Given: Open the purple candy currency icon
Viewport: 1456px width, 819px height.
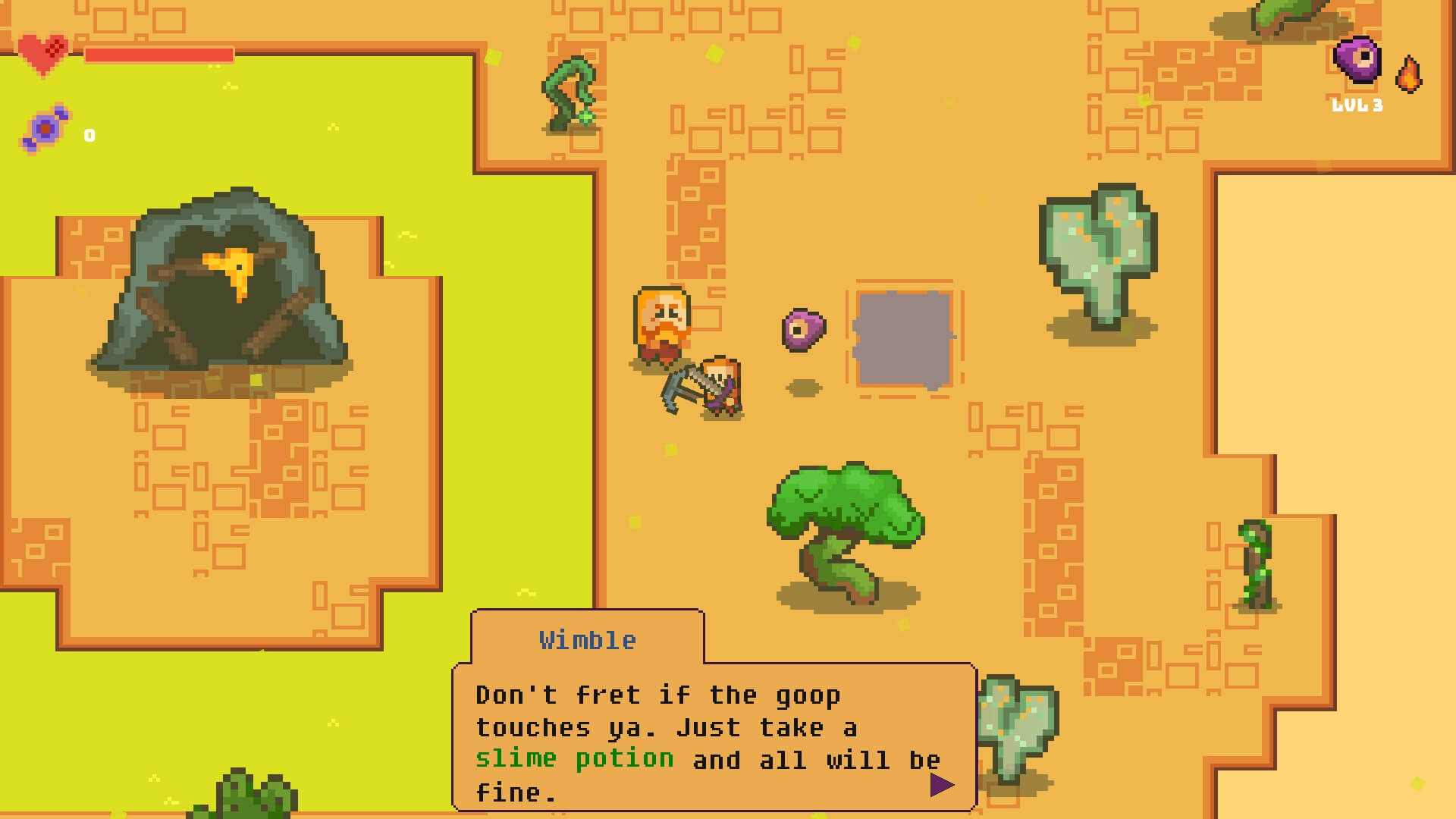Looking at the screenshot, I should point(46,128).
